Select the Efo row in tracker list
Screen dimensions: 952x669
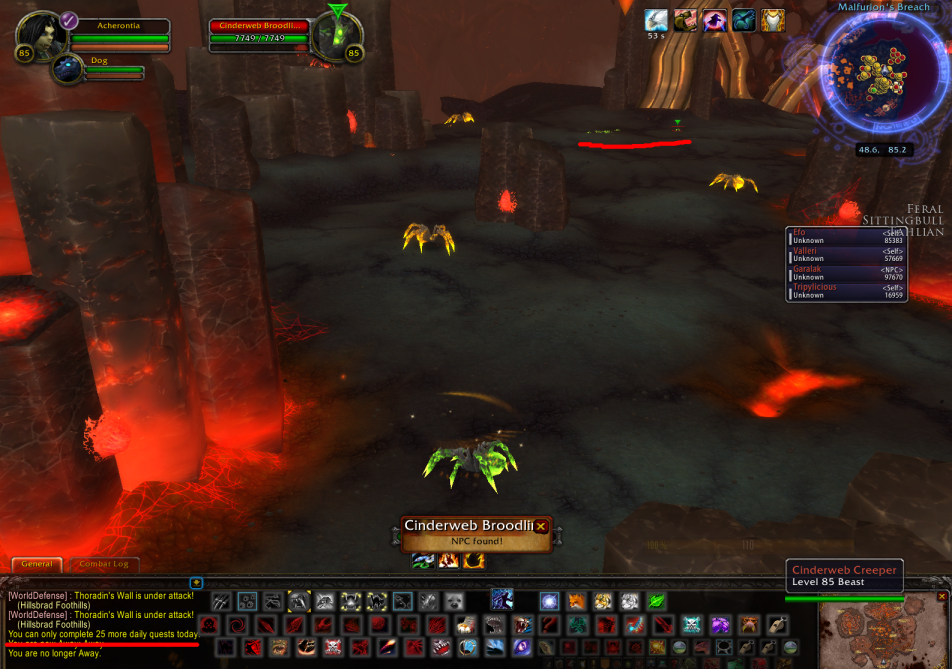point(846,237)
